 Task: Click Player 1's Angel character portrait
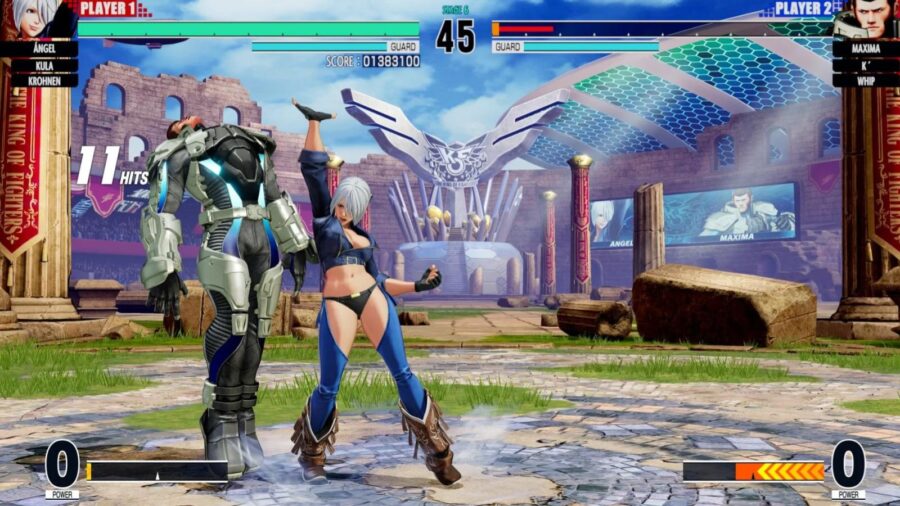[38, 19]
